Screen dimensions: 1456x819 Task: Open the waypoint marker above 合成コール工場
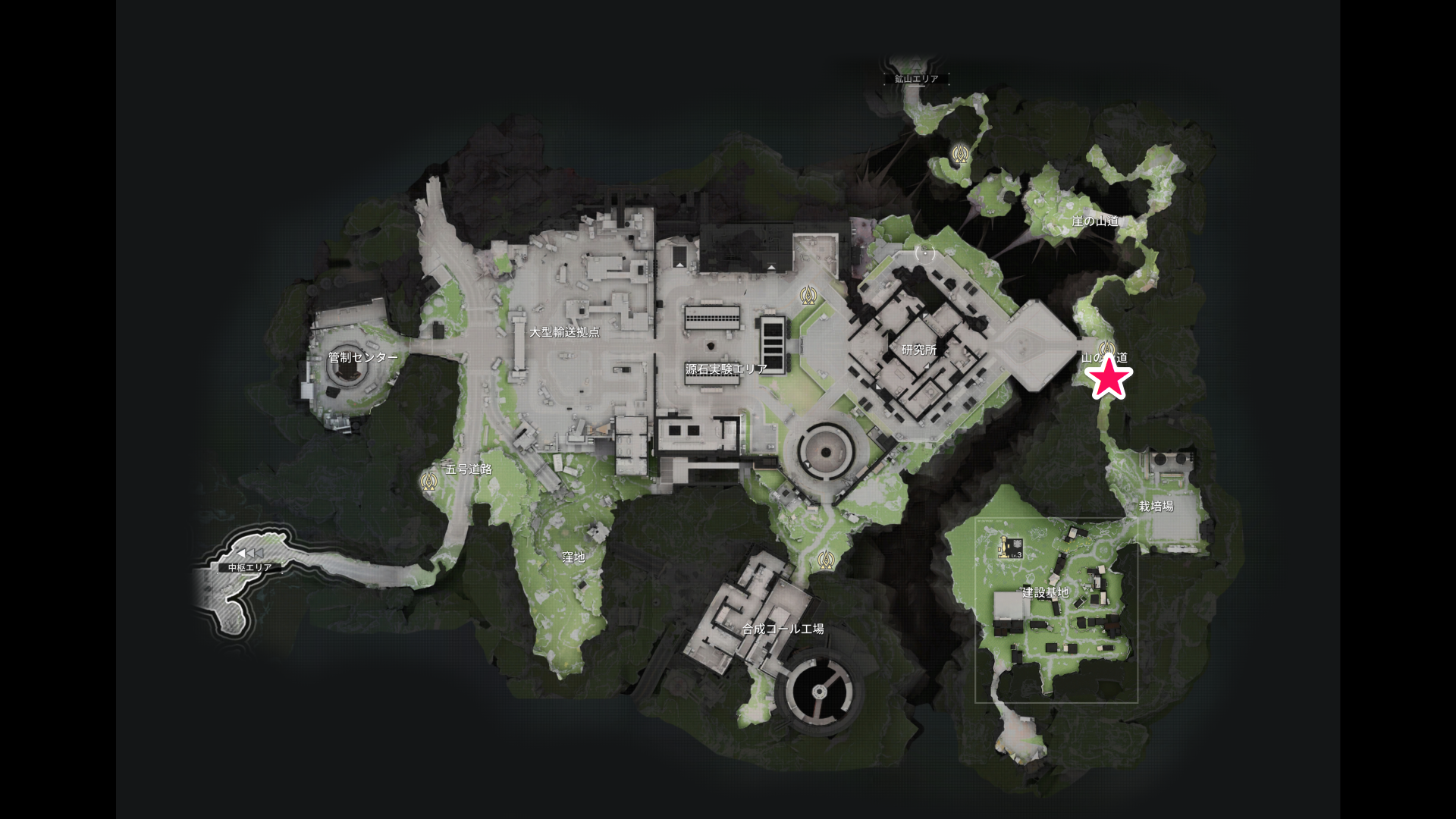(x=827, y=560)
